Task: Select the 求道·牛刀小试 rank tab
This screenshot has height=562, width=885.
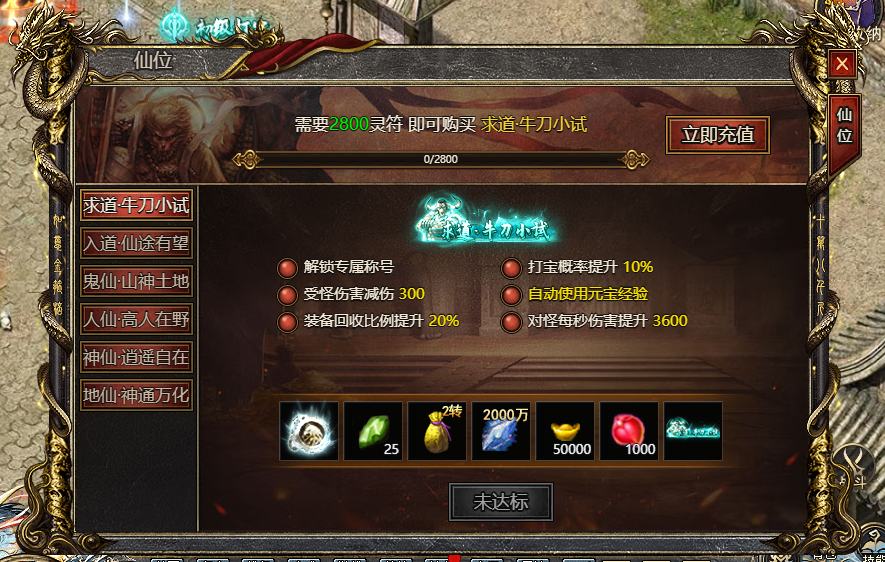Action: click(x=136, y=205)
